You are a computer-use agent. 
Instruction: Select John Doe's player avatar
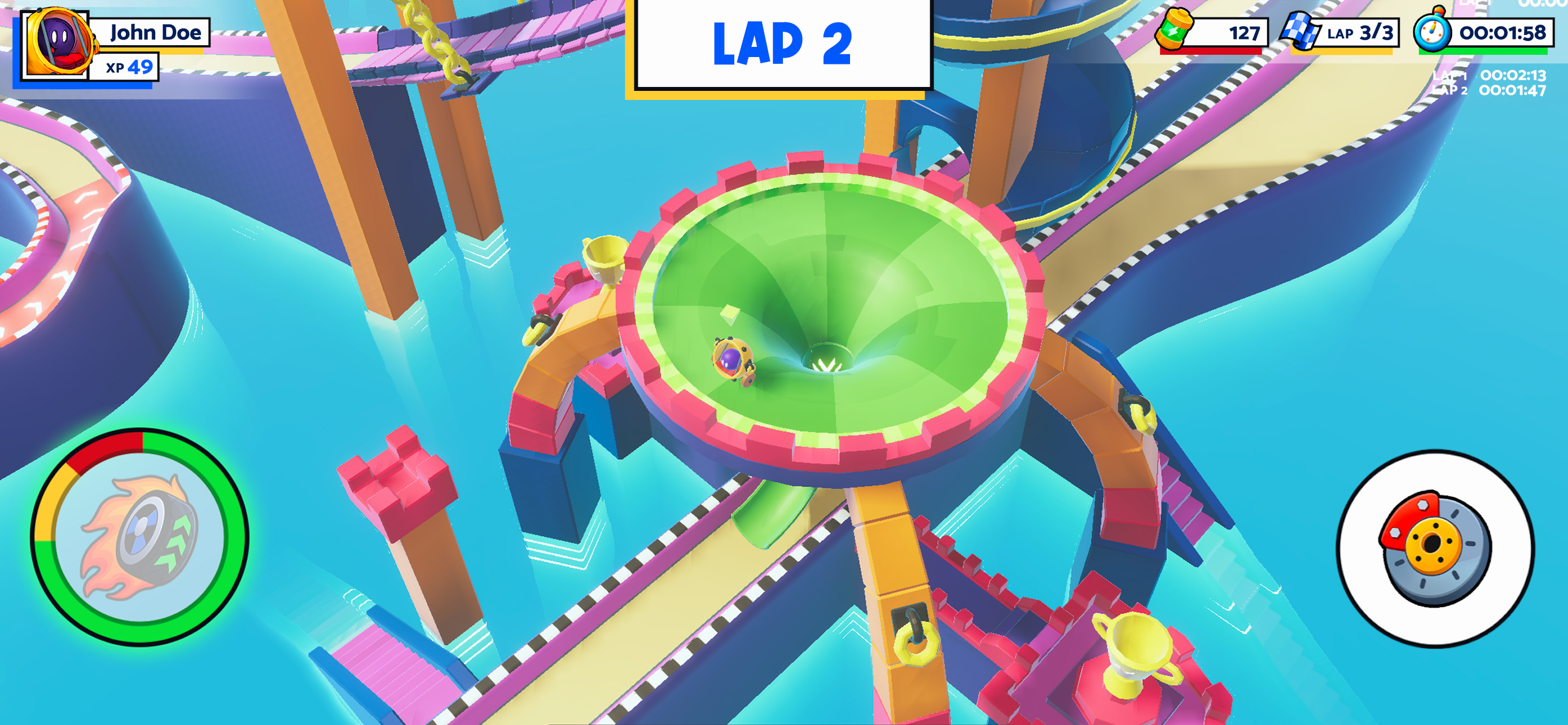point(57,43)
